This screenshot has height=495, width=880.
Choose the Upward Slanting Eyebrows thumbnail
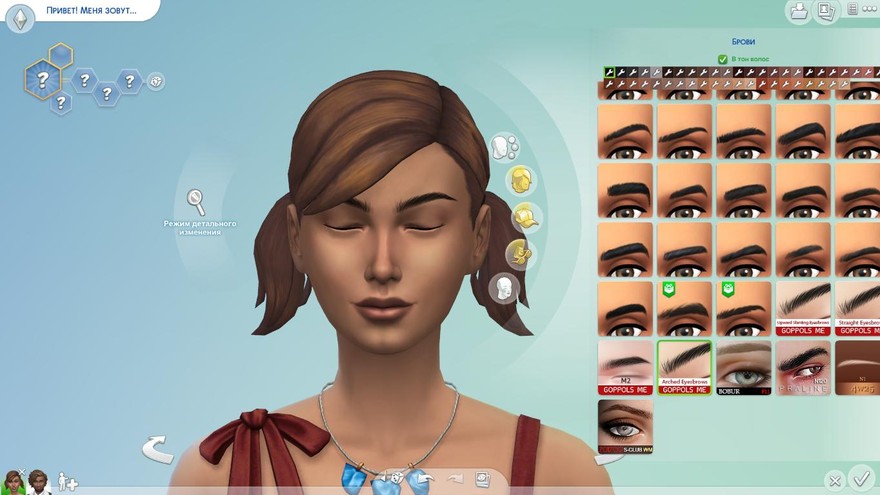(x=803, y=308)
